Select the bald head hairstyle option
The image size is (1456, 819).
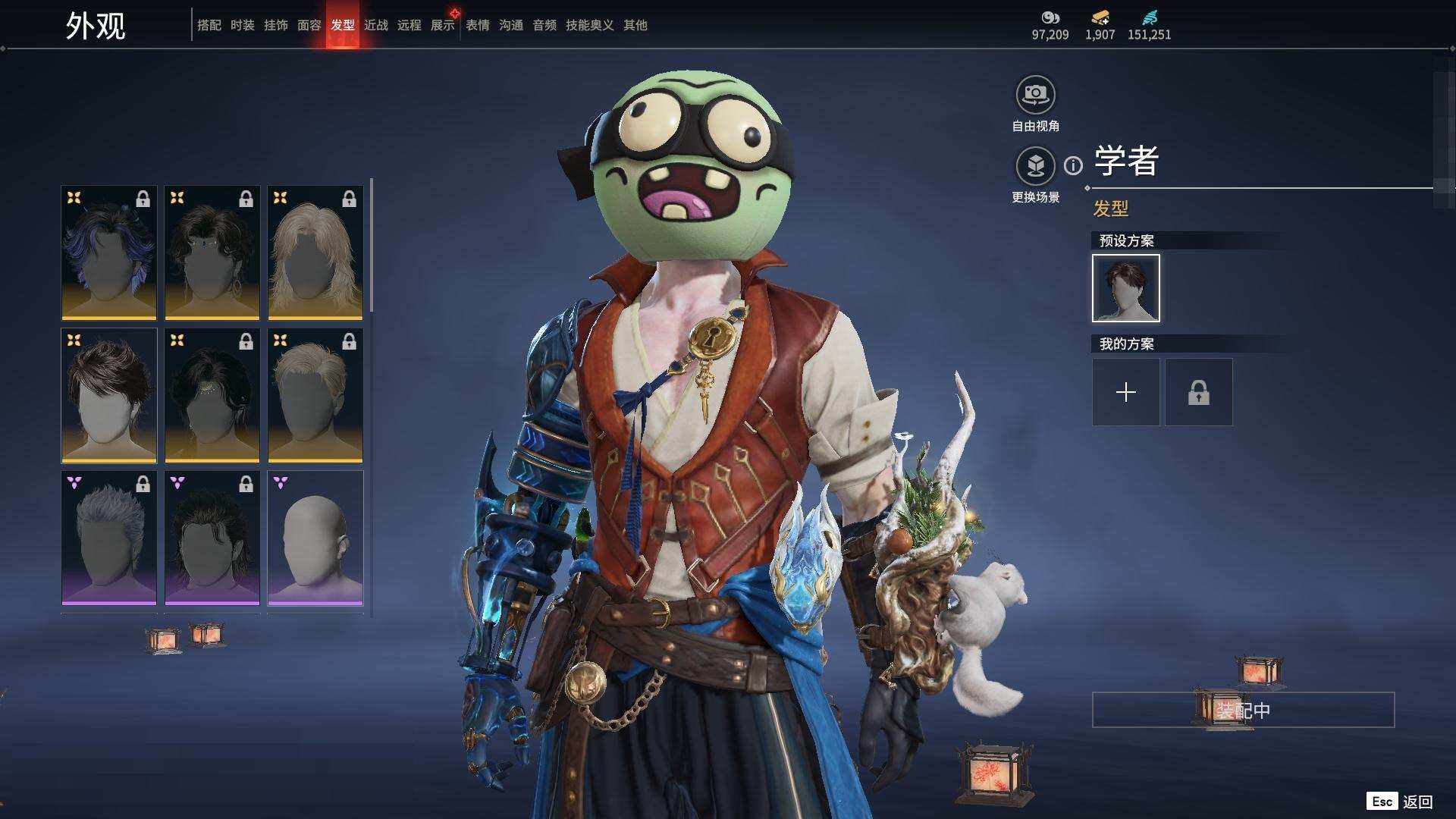click(x=315, y=538)
